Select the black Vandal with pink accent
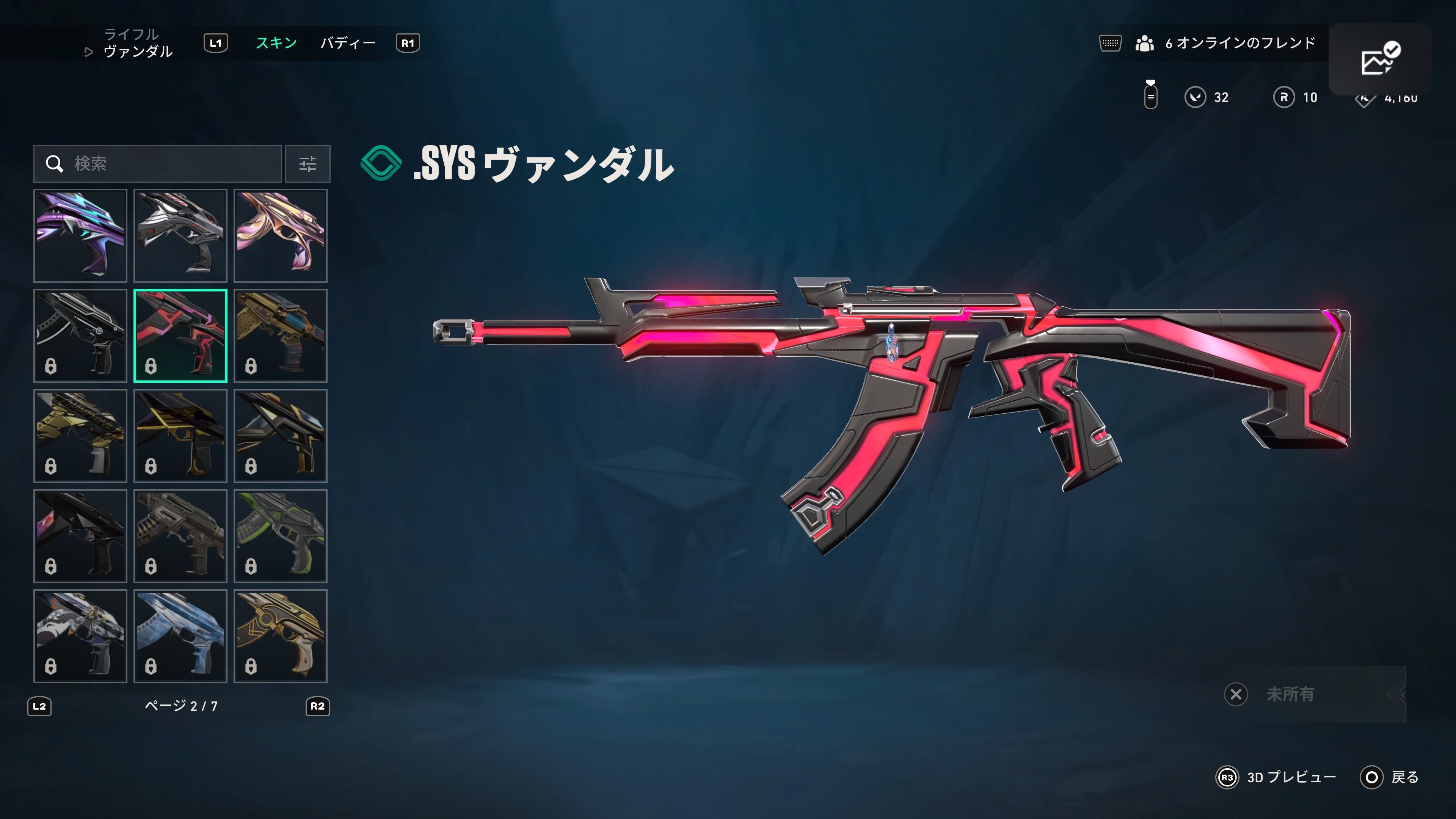This screenshot has width=1456, height=819. [80, 536]
